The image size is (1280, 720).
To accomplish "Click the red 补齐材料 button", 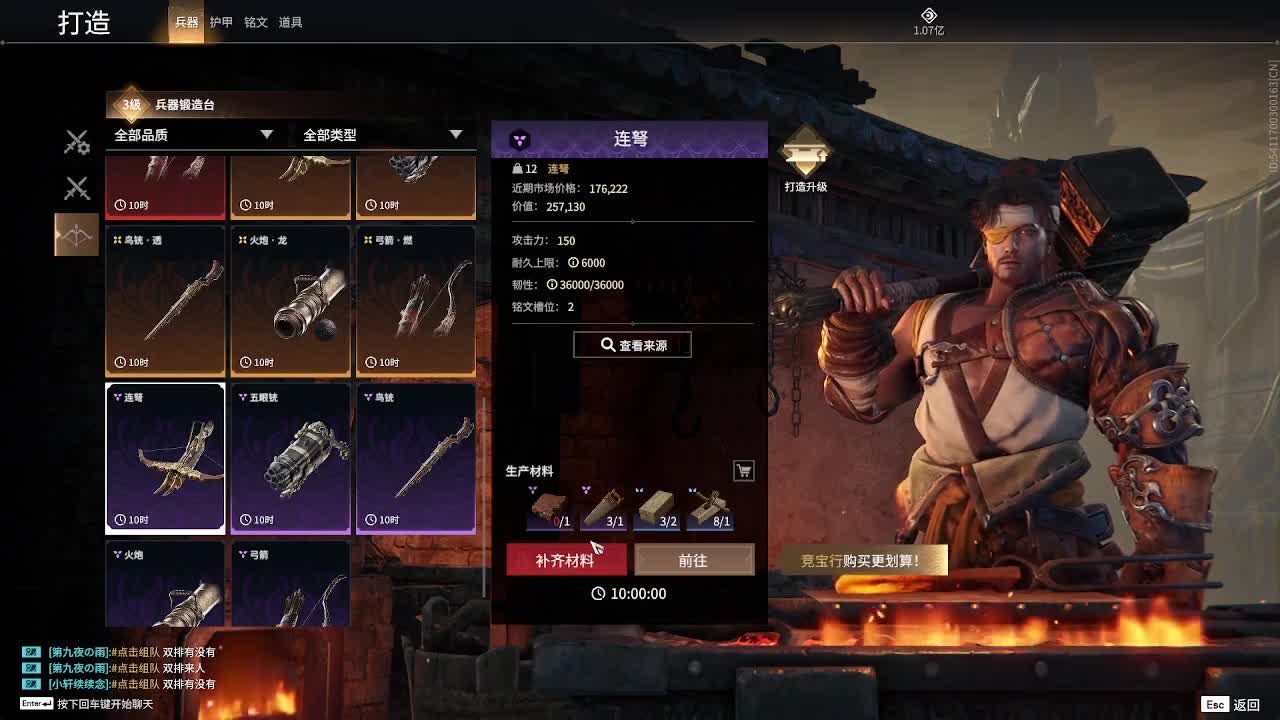I will click(x=566, y=561).
